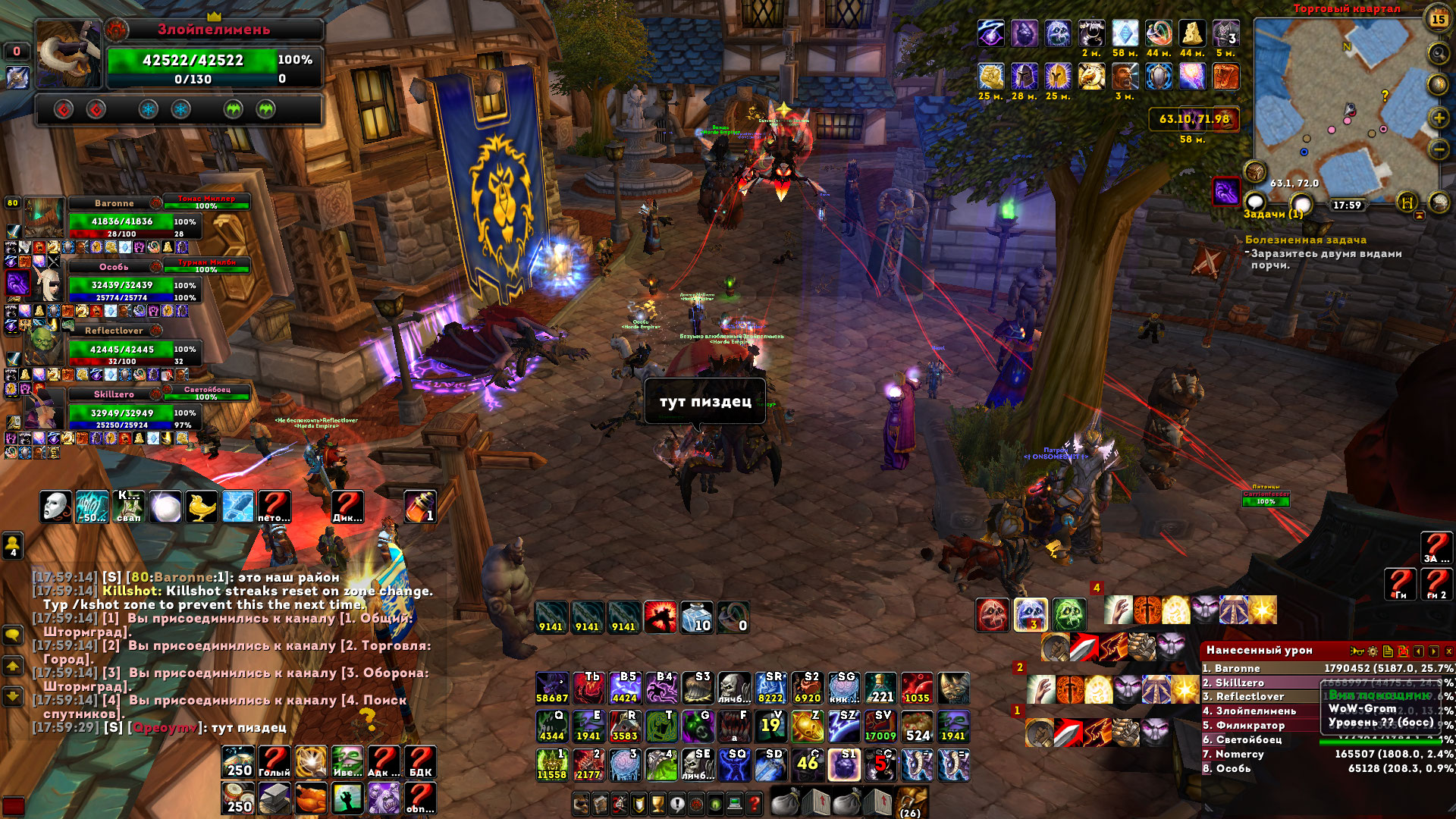This screenshot has height=819, width=1456.
Task: Activate the brain ability bound to 3
Action: click(625, 765)
